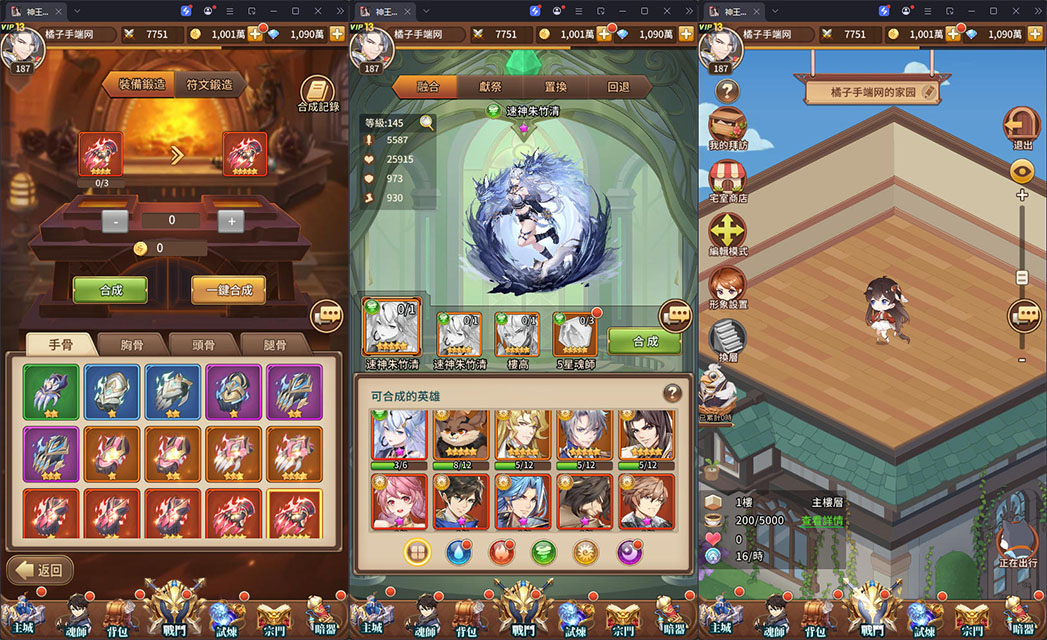The width and height of the screenshot is (1047, 640).
Task: Open help beside 可合成的英雄
Action: coord(672,393)
